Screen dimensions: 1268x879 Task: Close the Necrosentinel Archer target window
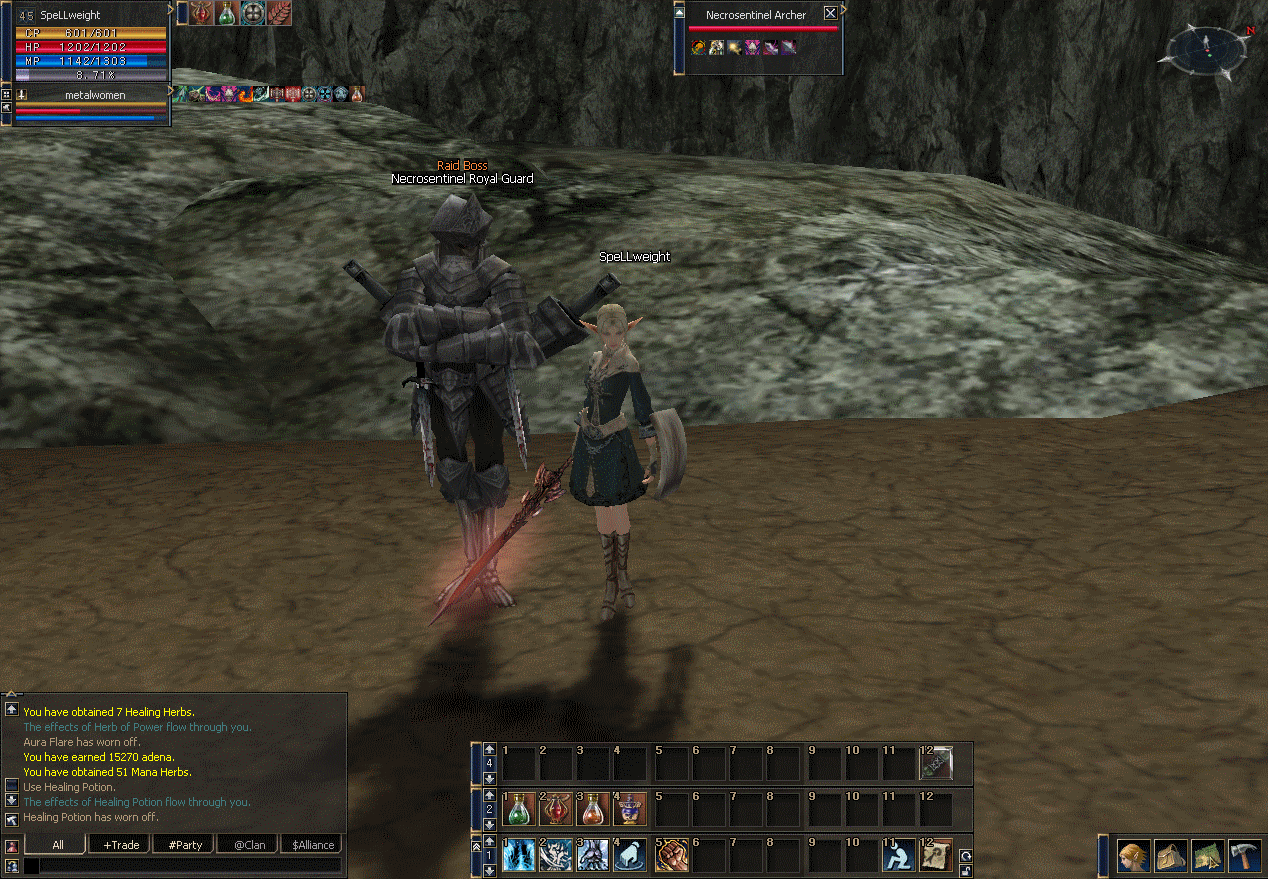[x=830, y=14]
